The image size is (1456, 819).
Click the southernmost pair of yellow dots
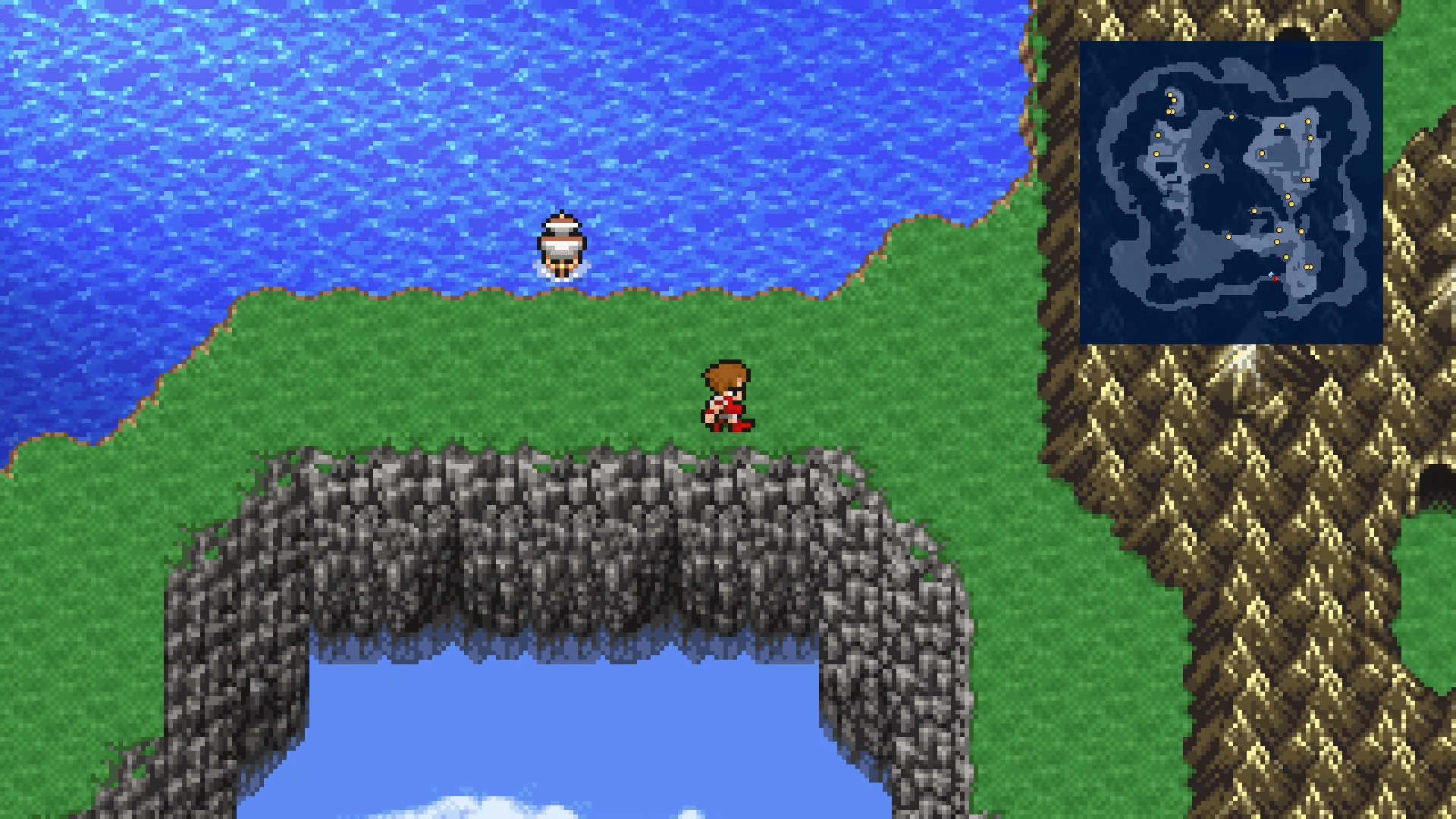(1309, 267)
